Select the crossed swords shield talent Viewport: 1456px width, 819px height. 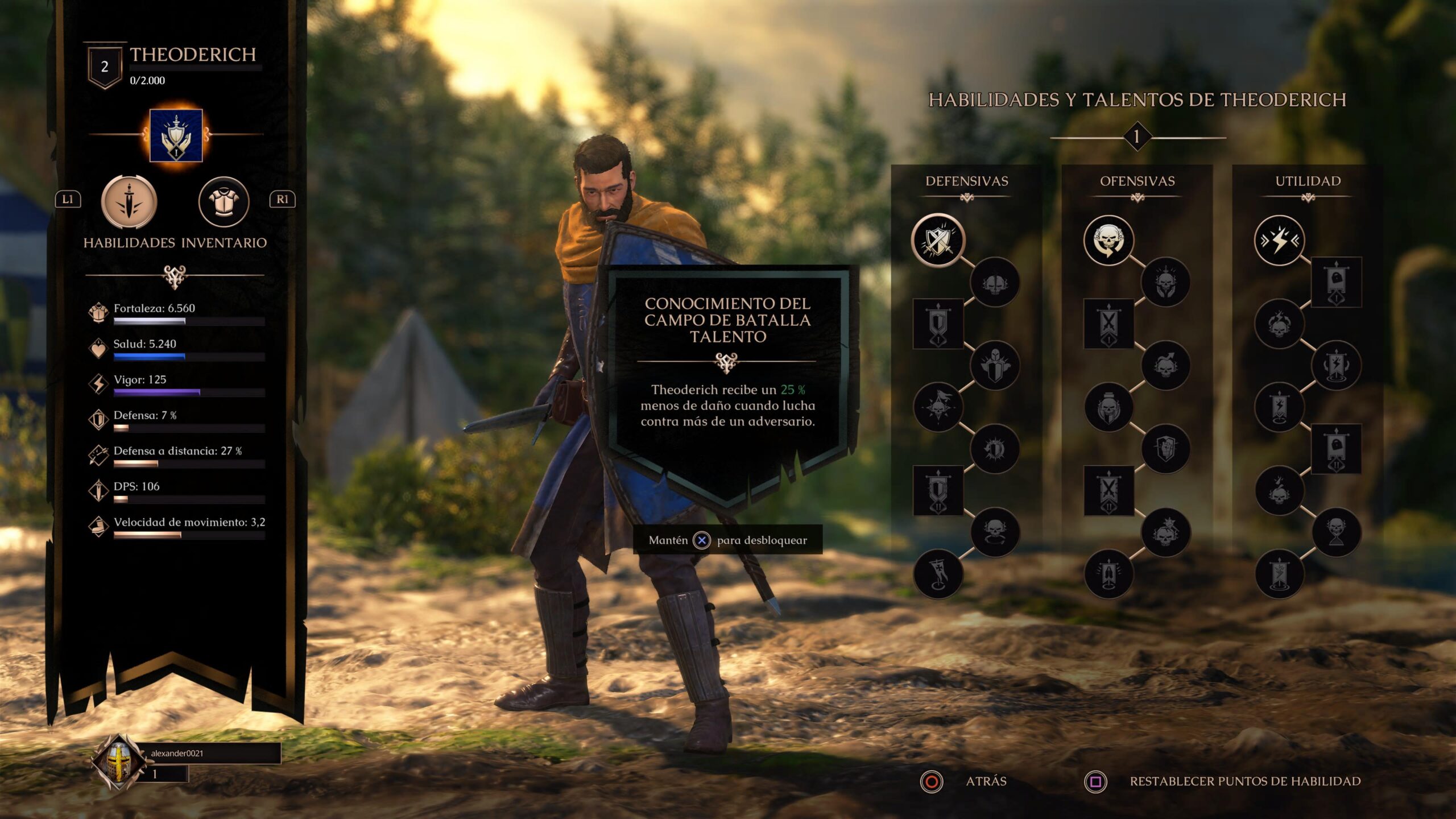coord(938,241)
